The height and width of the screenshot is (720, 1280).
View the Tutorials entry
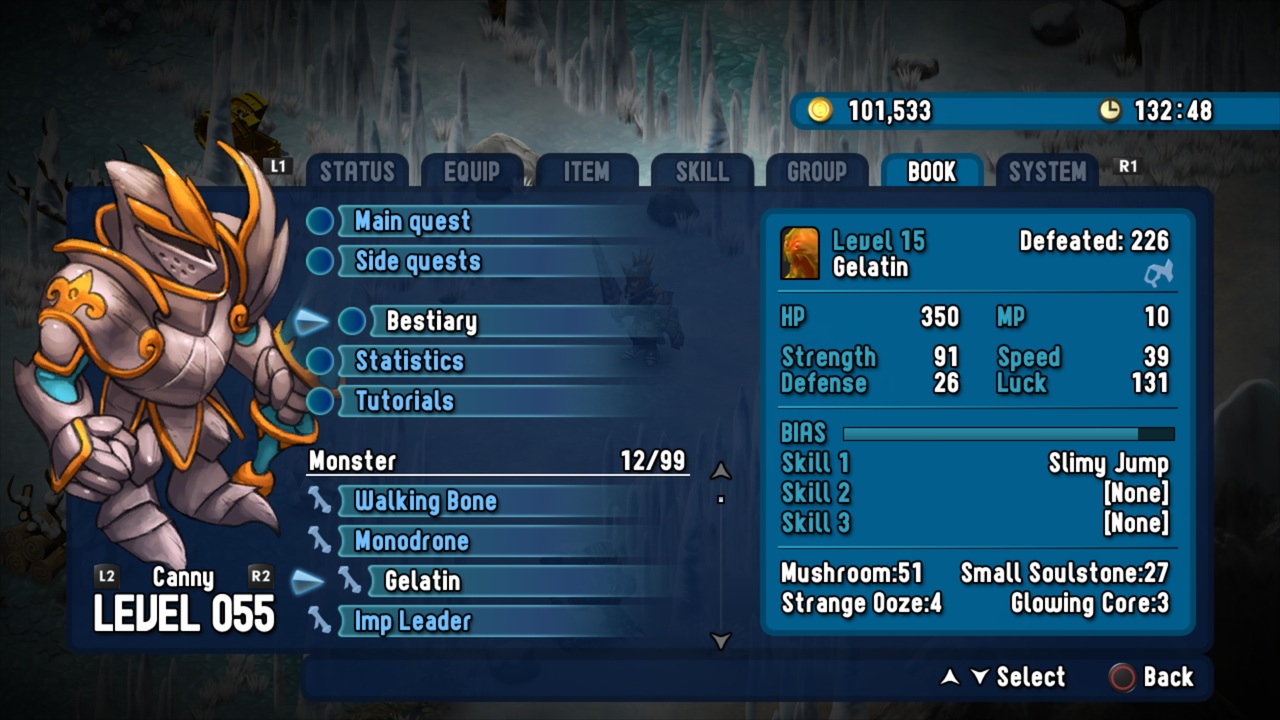click(405, 401)
